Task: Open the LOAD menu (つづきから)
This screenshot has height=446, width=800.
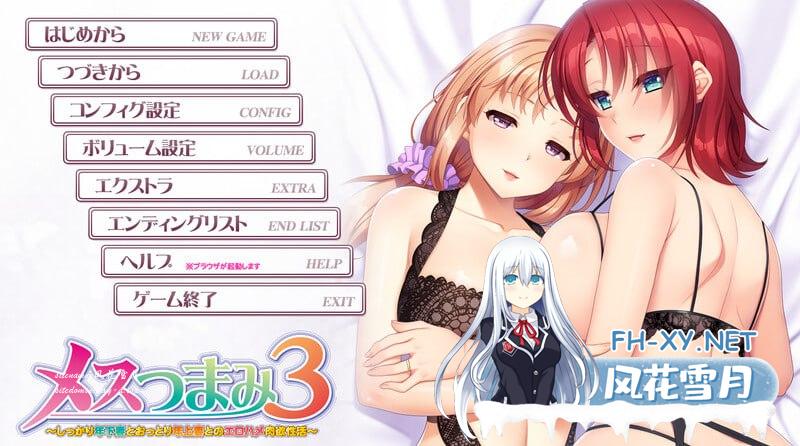Action: [164, 73]
